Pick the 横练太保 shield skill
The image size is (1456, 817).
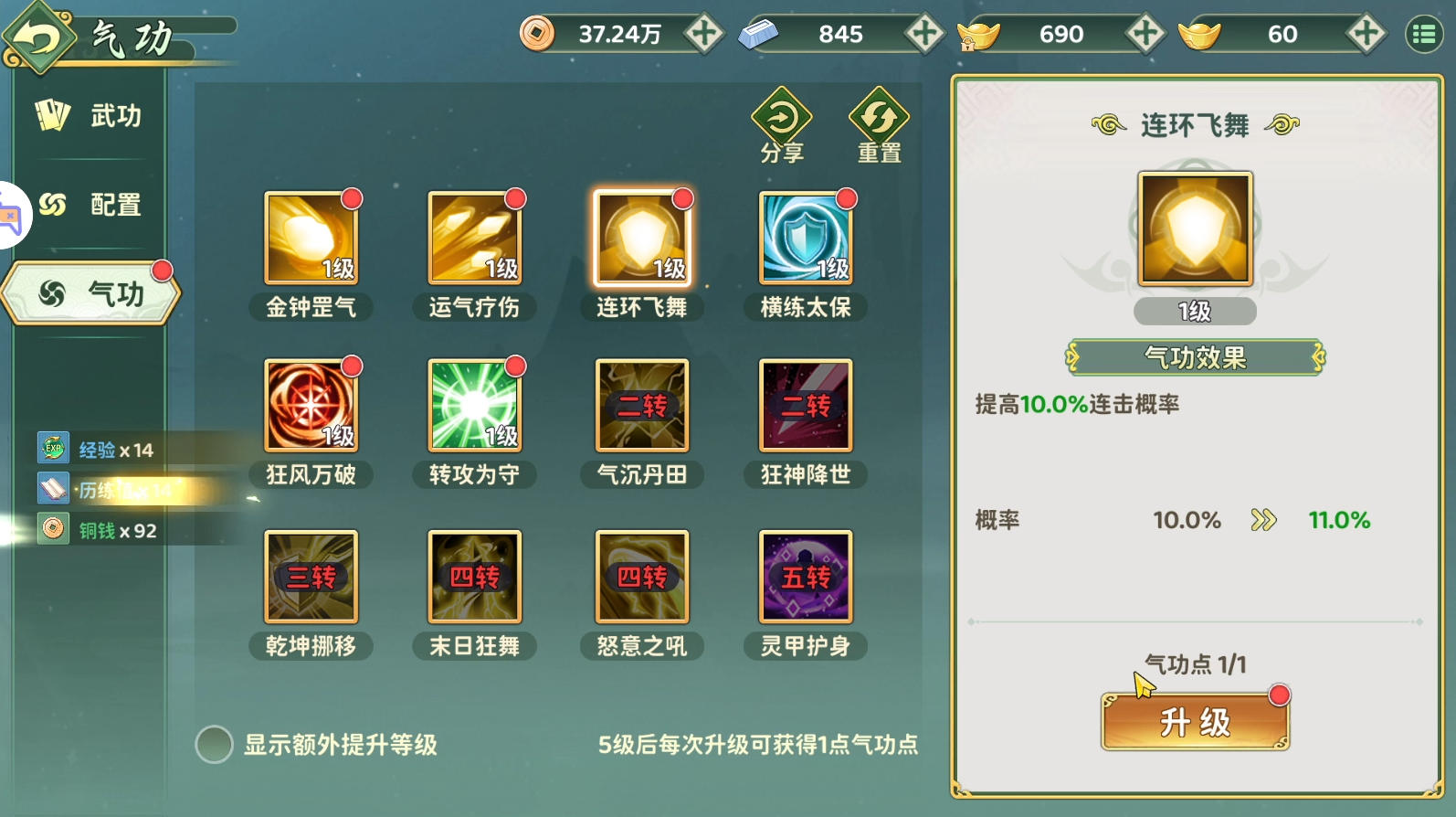tap(806, 239)
